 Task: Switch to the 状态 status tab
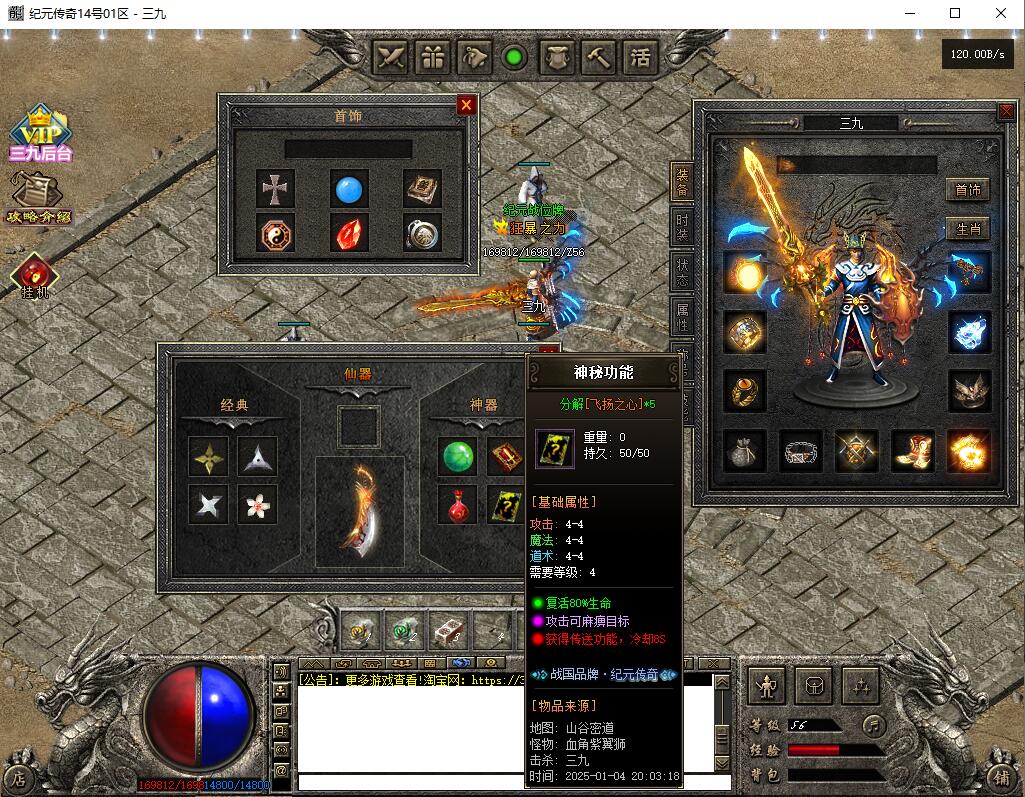pyautogui.click(x=682, y=271)
